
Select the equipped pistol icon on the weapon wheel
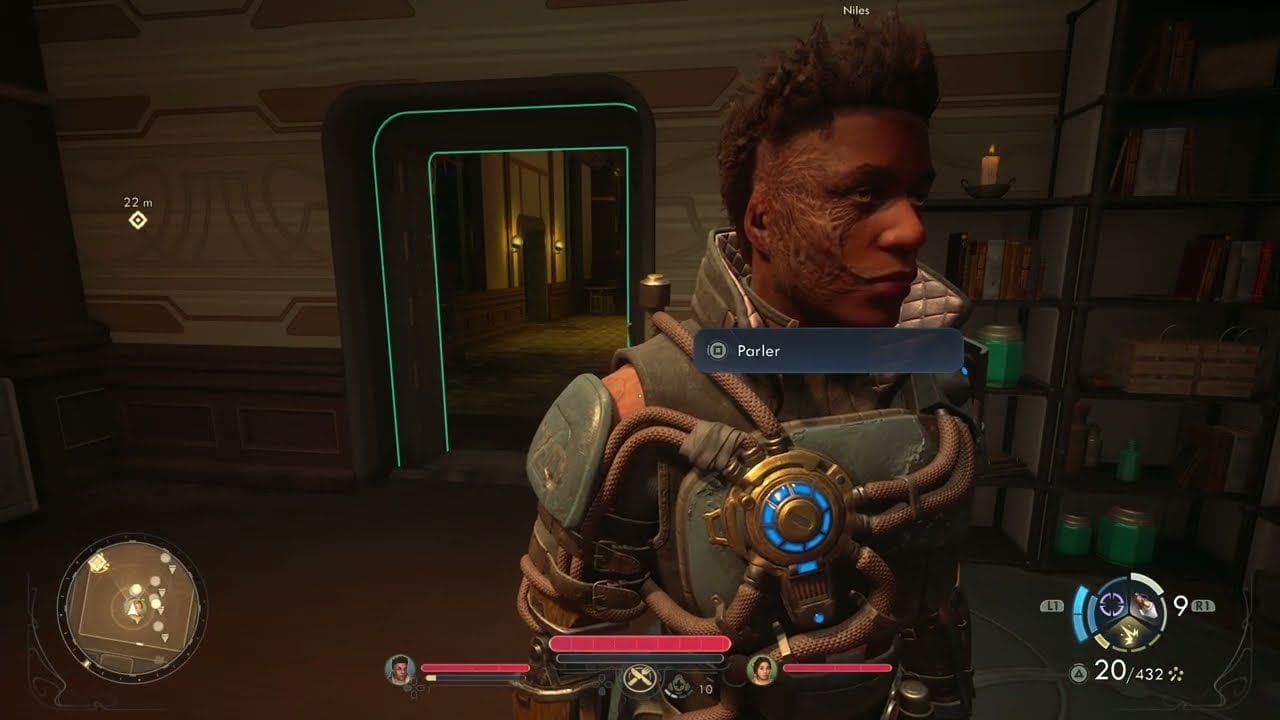[1144, 604]
